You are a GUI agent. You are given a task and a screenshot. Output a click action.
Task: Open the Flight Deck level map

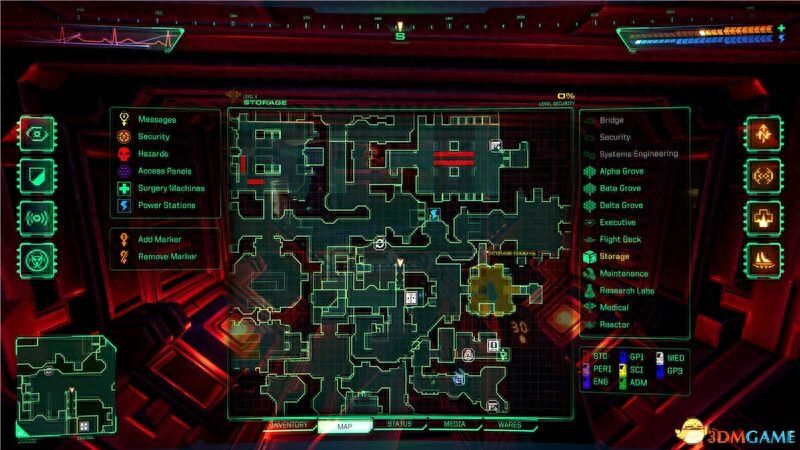(620, 239)
